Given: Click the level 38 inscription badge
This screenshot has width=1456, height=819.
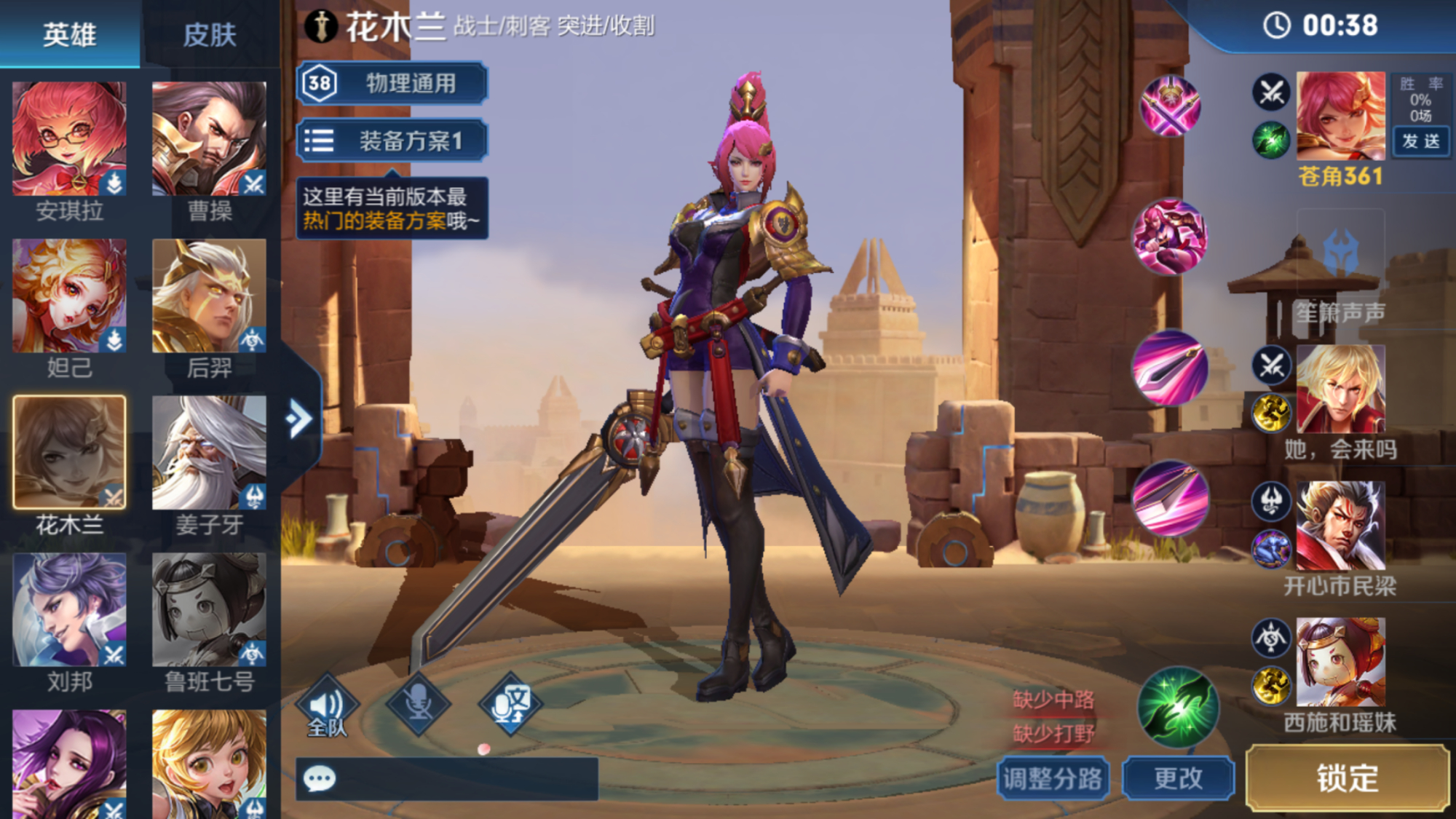Looking at the screenshot, I should coord(320,83).
